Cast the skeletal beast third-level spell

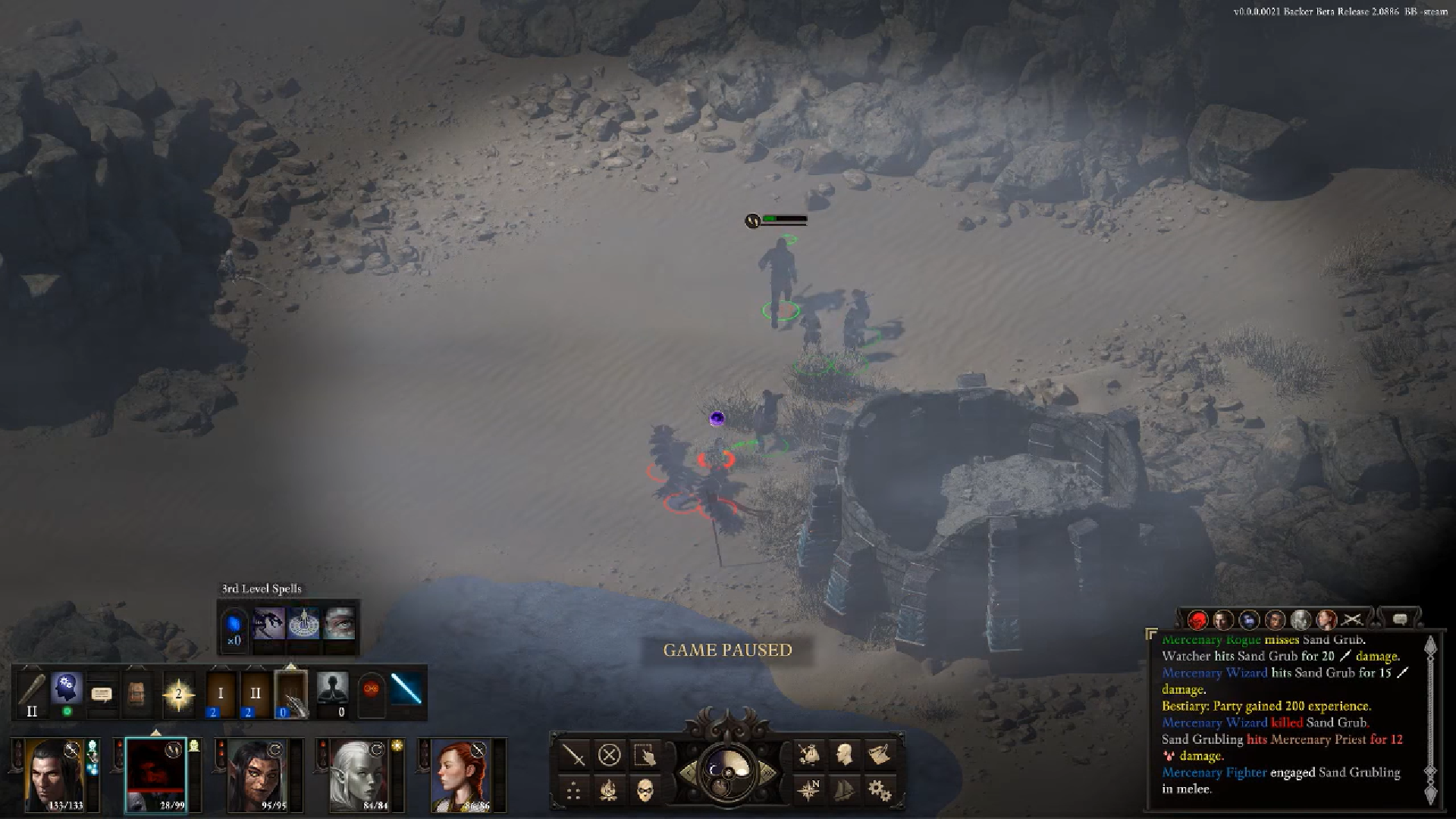268,623
